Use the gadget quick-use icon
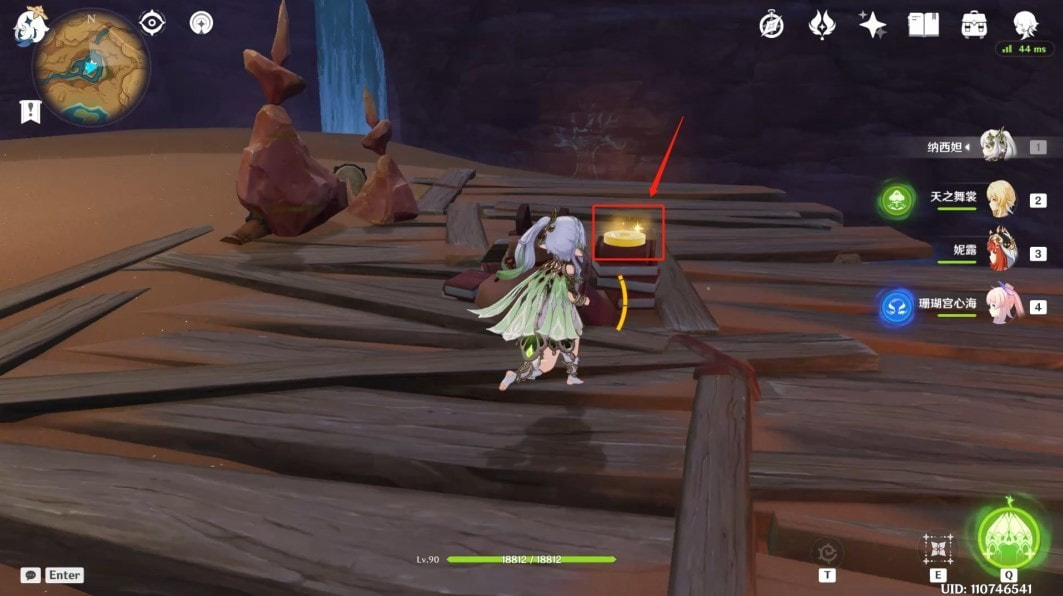The height and width of the screenshot is (596, 1063). (827, 551)
